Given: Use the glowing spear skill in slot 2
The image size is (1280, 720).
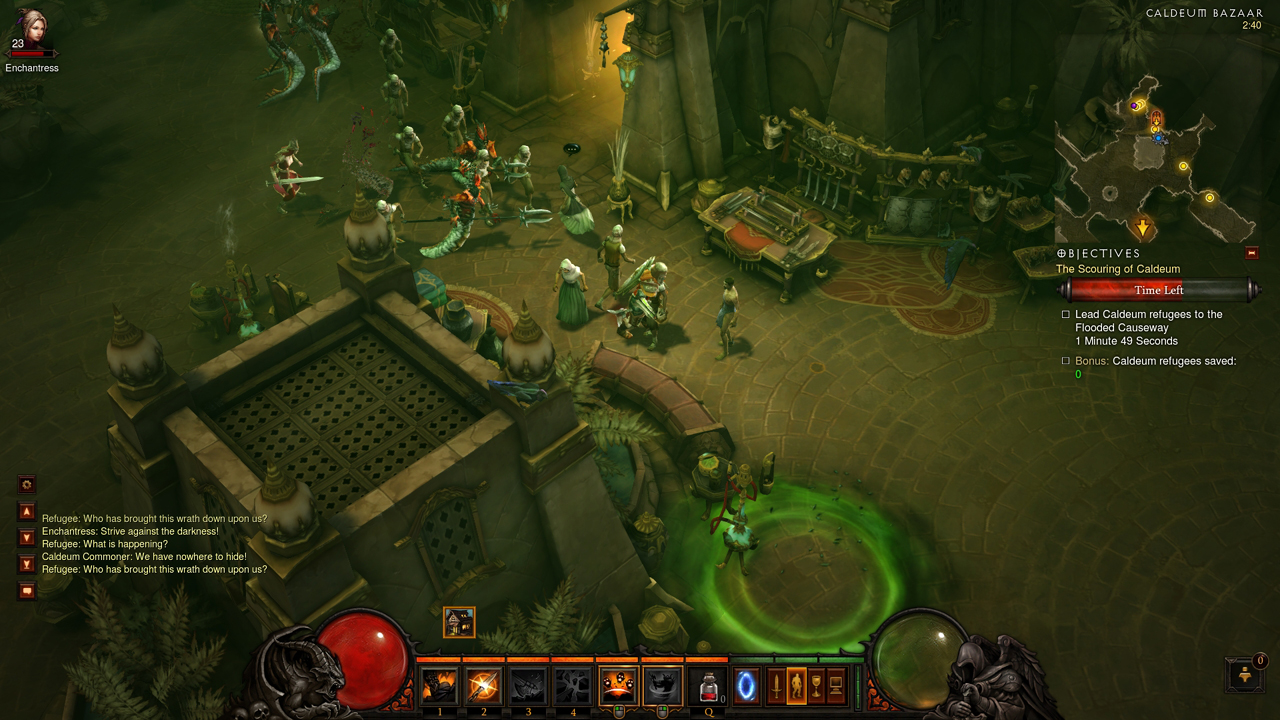Looking at the screenshot, I should (484, 686).
